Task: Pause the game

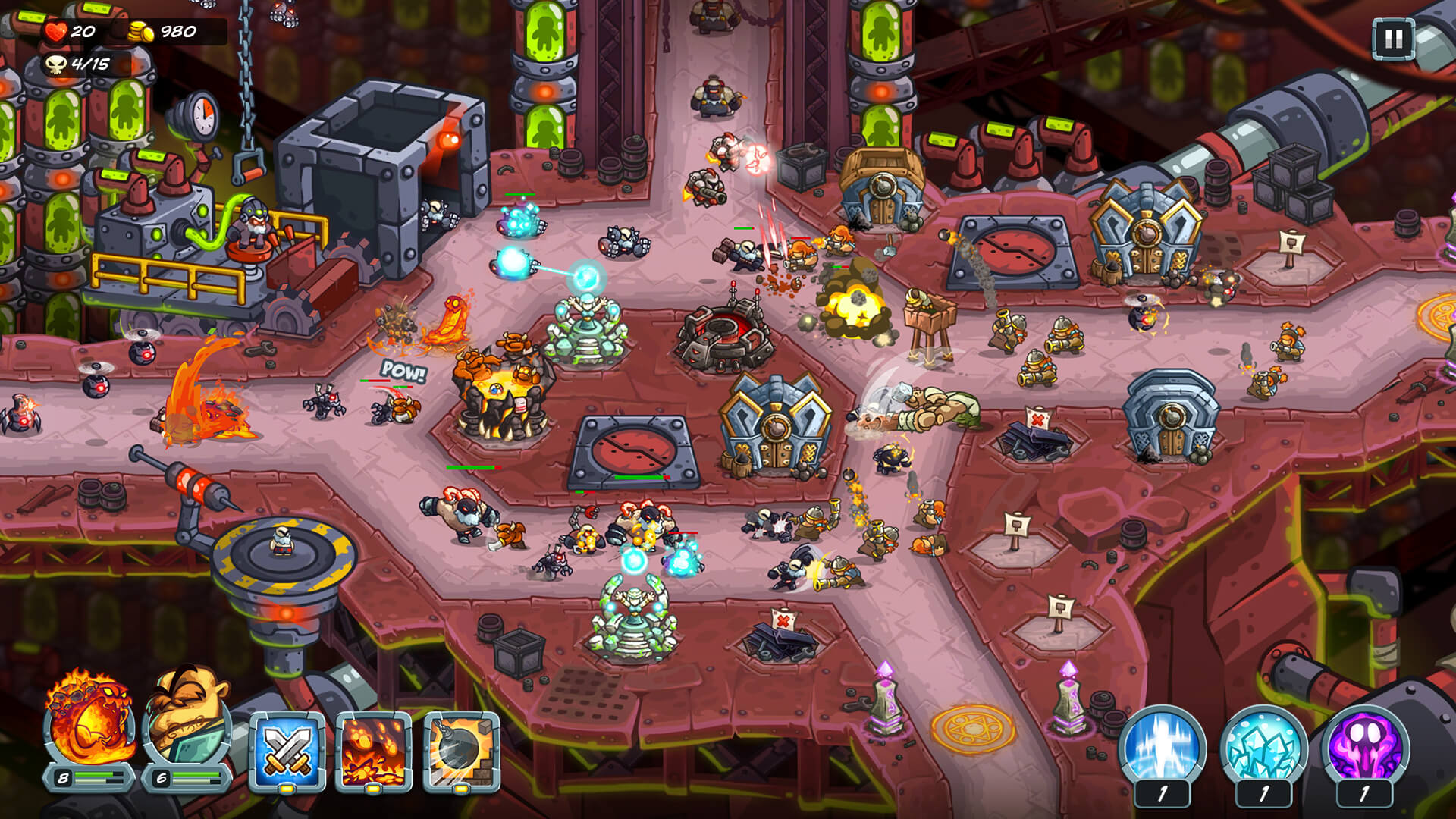Action: coord(1393,39)
